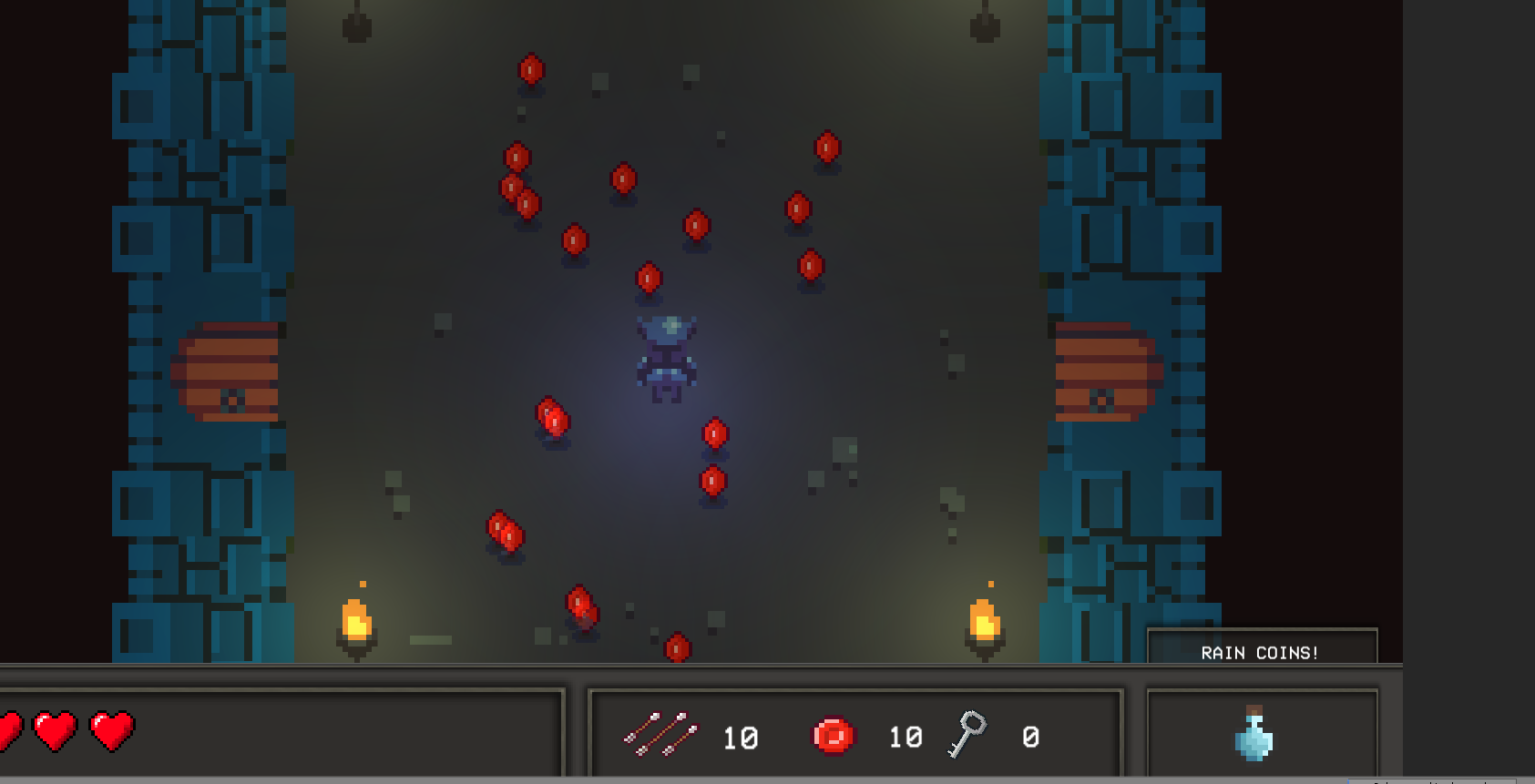Viewport: 1535px width, 784px height.
Task: Click the leftmost heart in the health bar
Action: point(9,728)
